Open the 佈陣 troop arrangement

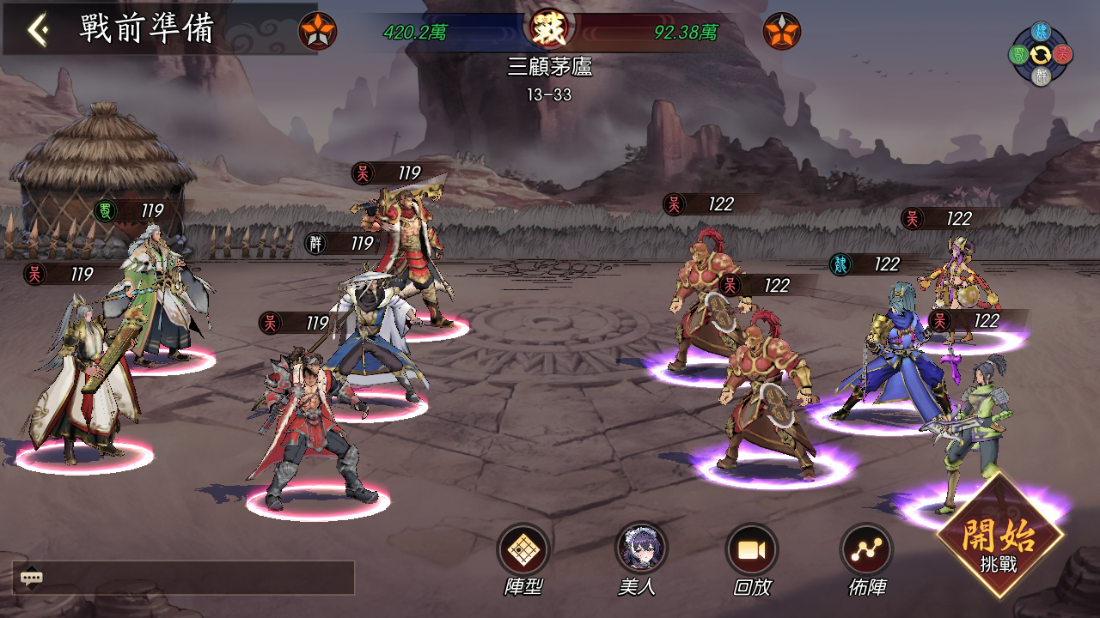point(866,550)
